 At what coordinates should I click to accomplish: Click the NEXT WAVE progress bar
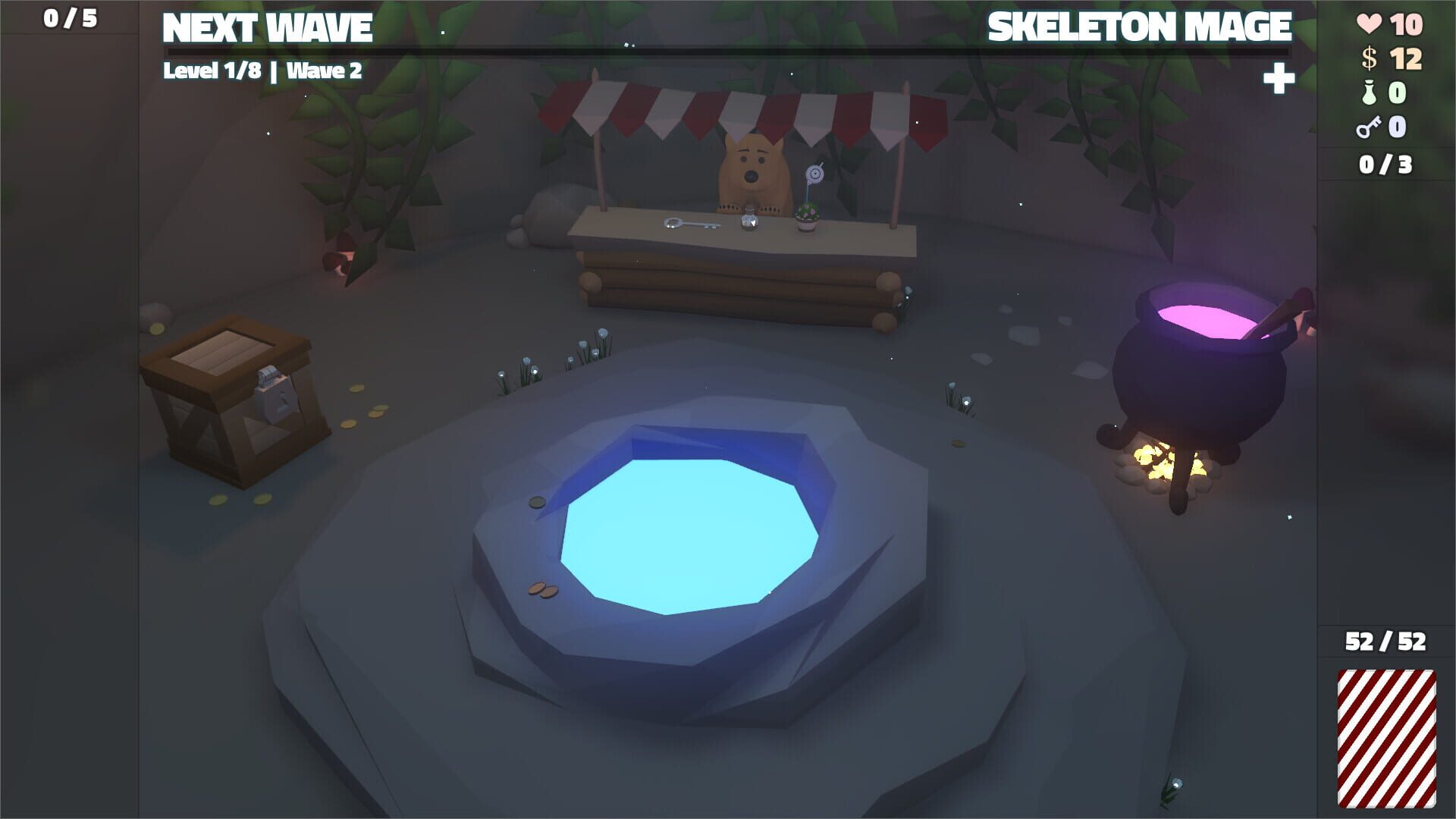click(x=728, y=50)
